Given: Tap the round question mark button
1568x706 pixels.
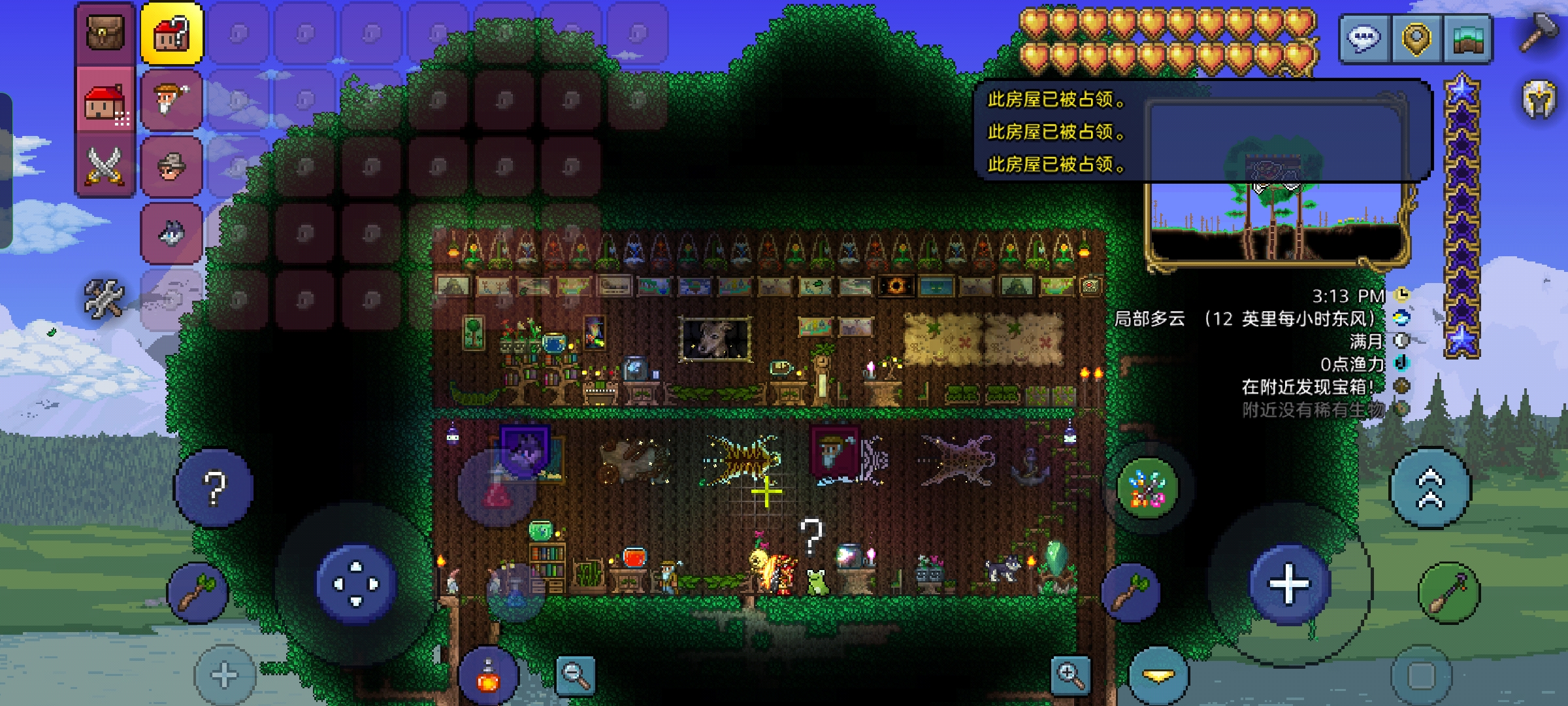Looking at the screenshot, I should tap(214, 488).
